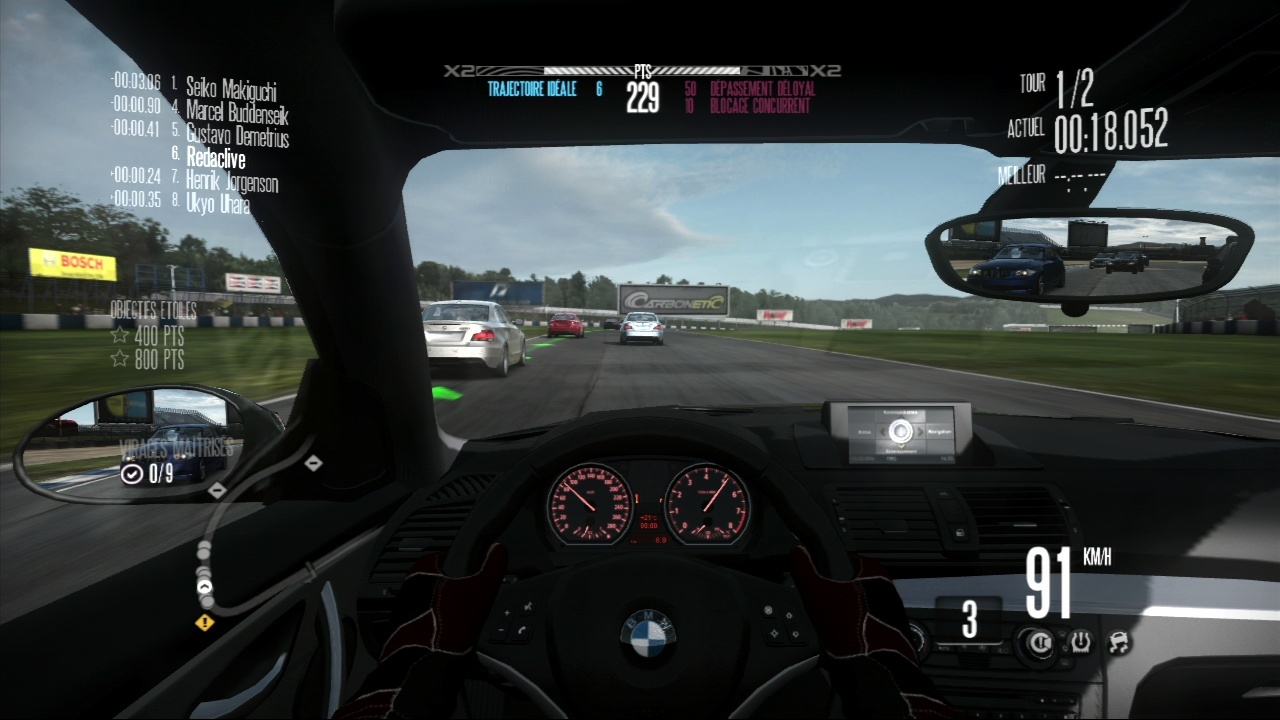Screen dimensions: 1280x720
Task: Click the yellow warning marker on the track map
Action: point(205,623)
